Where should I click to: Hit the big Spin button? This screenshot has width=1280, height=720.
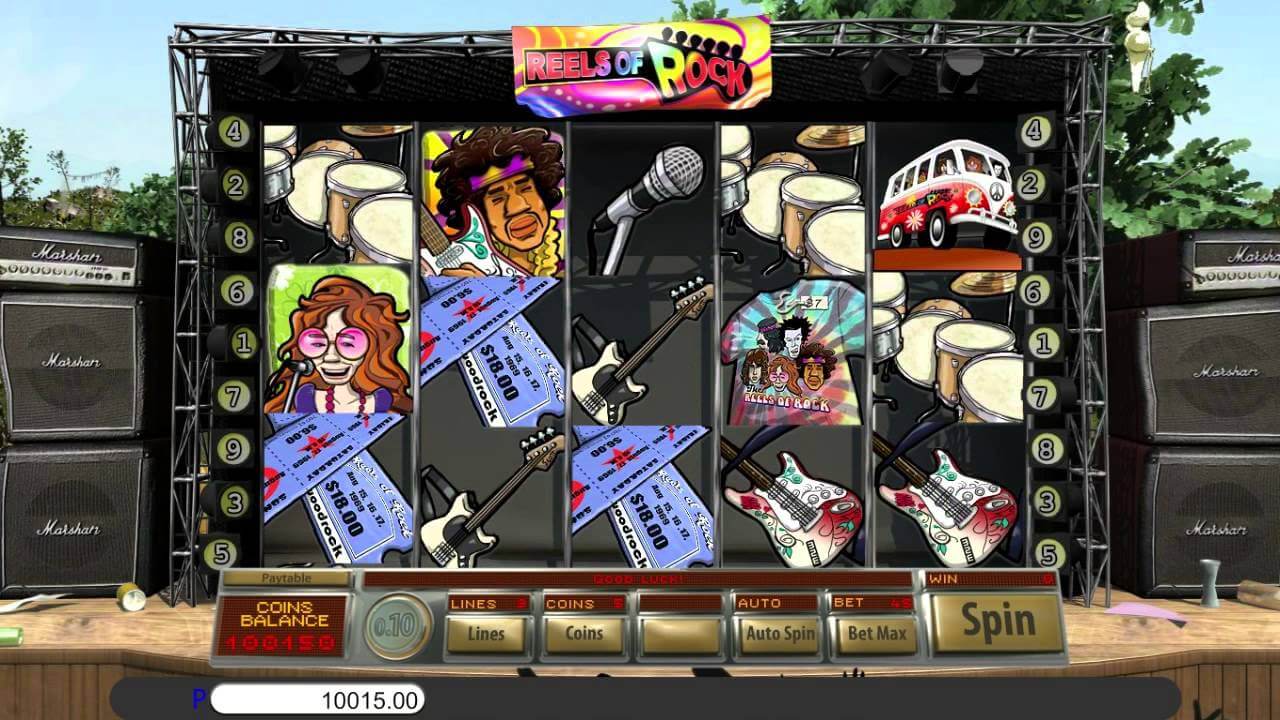coord(997,621)
